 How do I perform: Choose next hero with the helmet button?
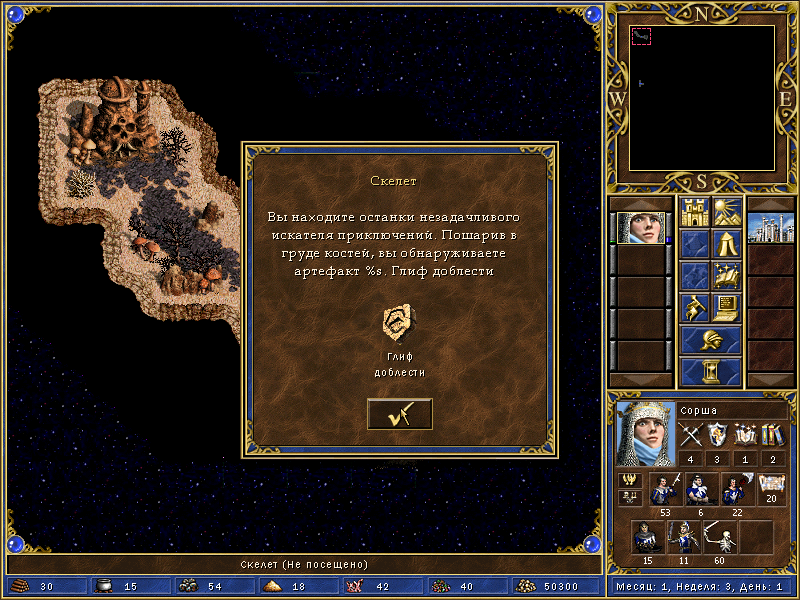(x=710, y=339)
